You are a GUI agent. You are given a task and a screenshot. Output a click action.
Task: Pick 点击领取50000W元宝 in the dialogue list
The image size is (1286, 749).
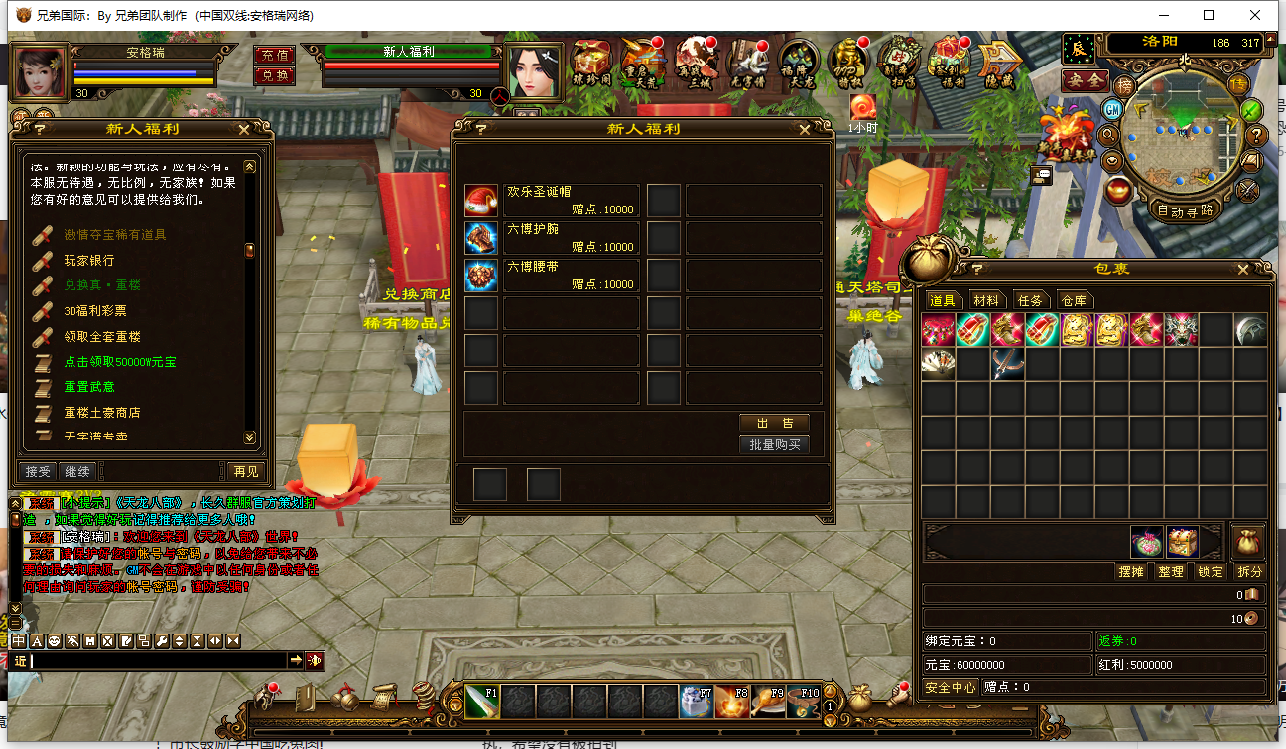tap(120, 362)
